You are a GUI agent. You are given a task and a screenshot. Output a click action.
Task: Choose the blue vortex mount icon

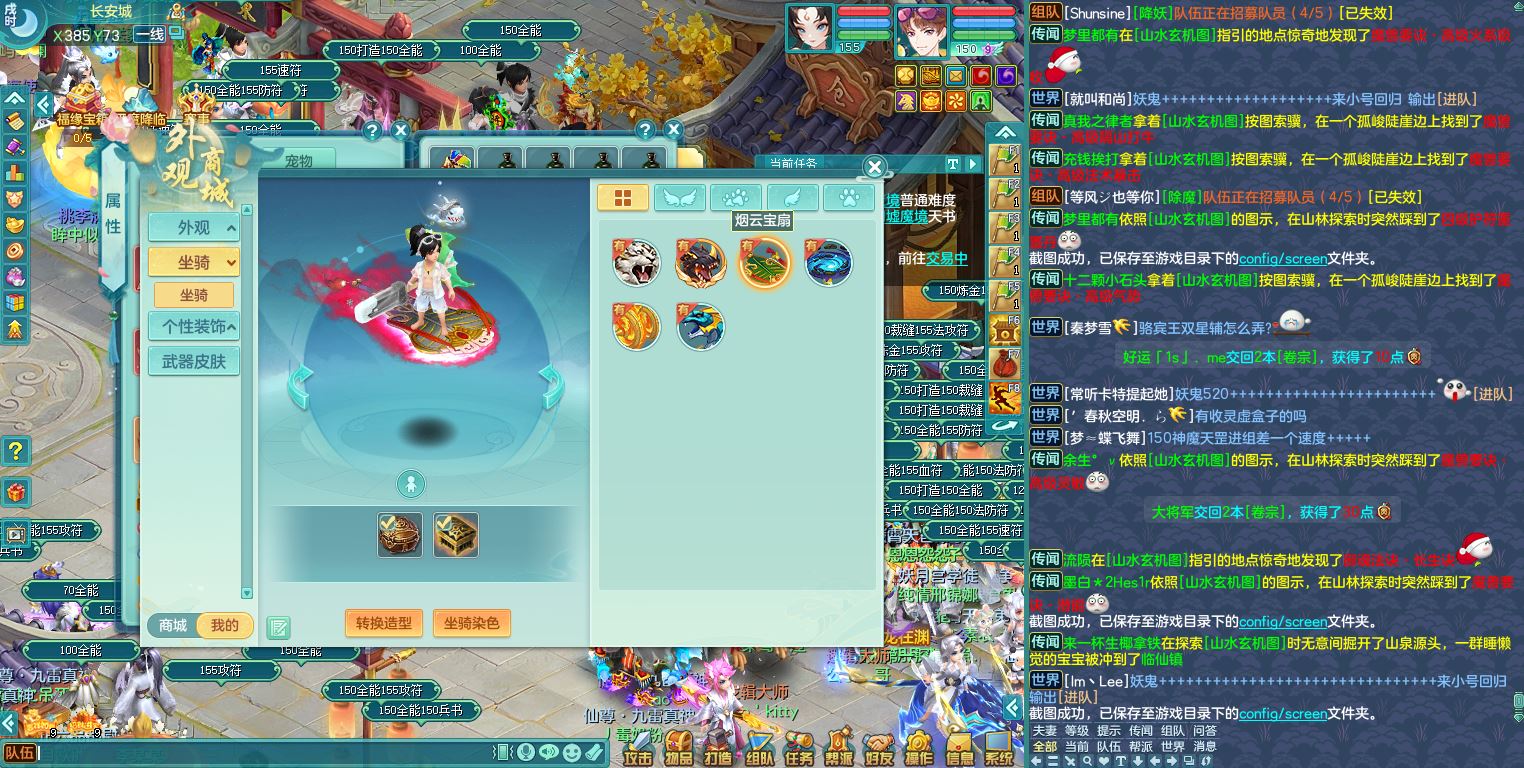coord(828,263)
